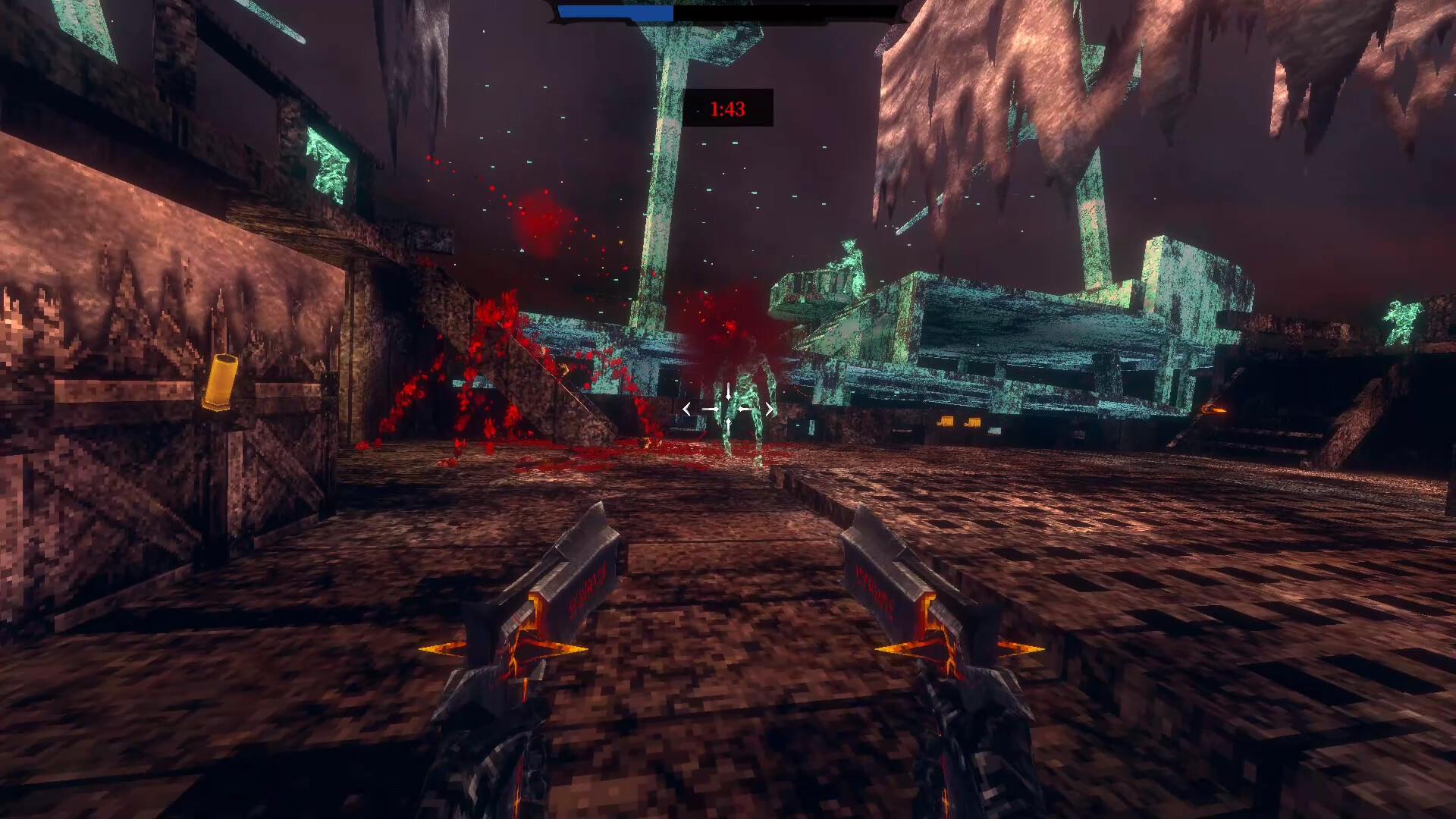The image size is (1456, 819).
Task: Click the left chevron of the crosshair
Action: (686, 409)
